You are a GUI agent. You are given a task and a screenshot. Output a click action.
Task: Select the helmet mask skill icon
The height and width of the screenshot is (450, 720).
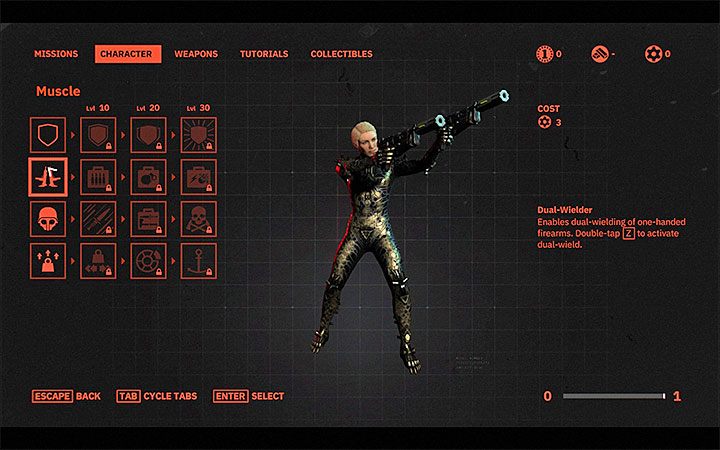(x=48, y=219)
